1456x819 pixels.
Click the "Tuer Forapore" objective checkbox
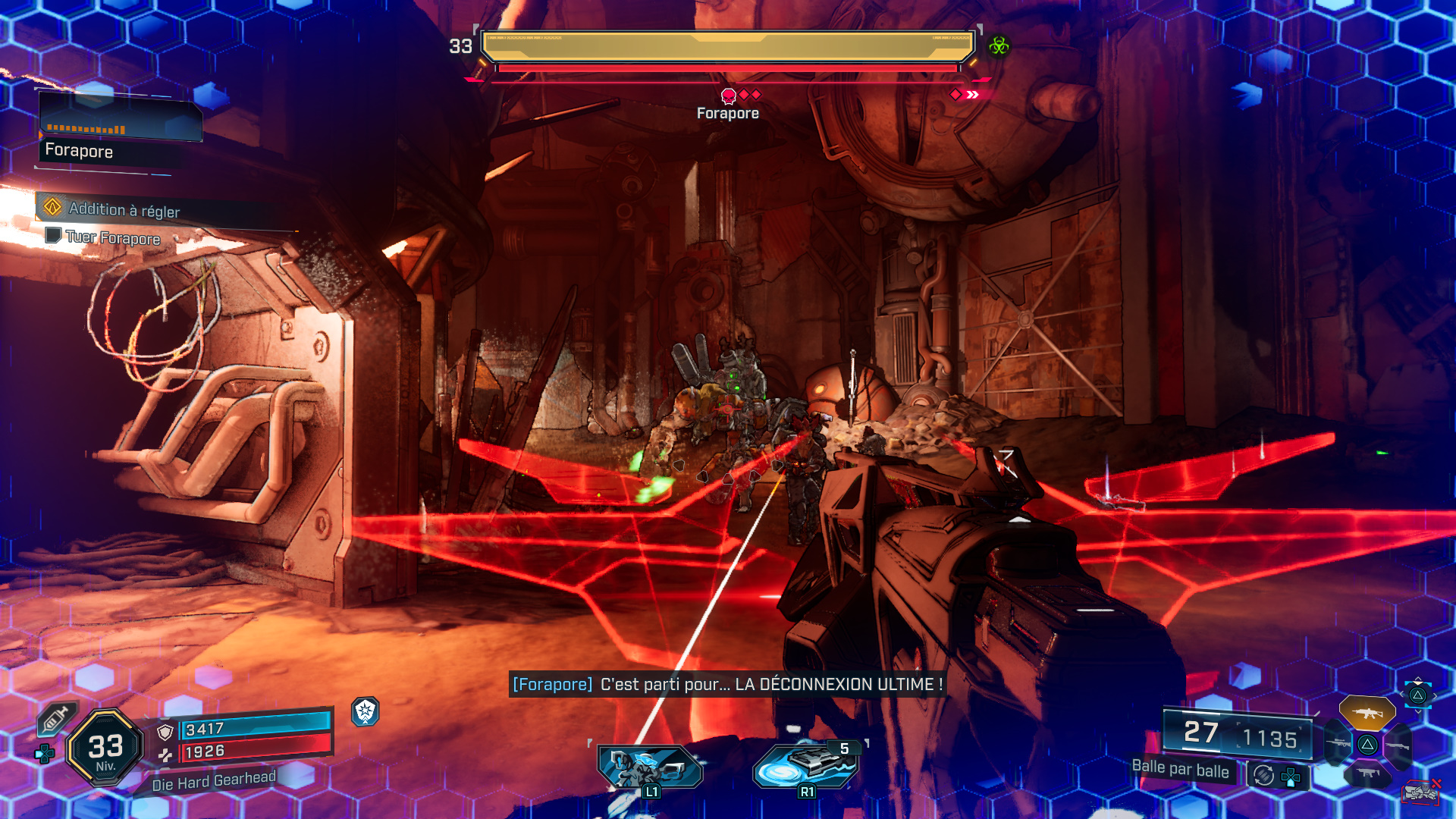(x=53, y=236)
